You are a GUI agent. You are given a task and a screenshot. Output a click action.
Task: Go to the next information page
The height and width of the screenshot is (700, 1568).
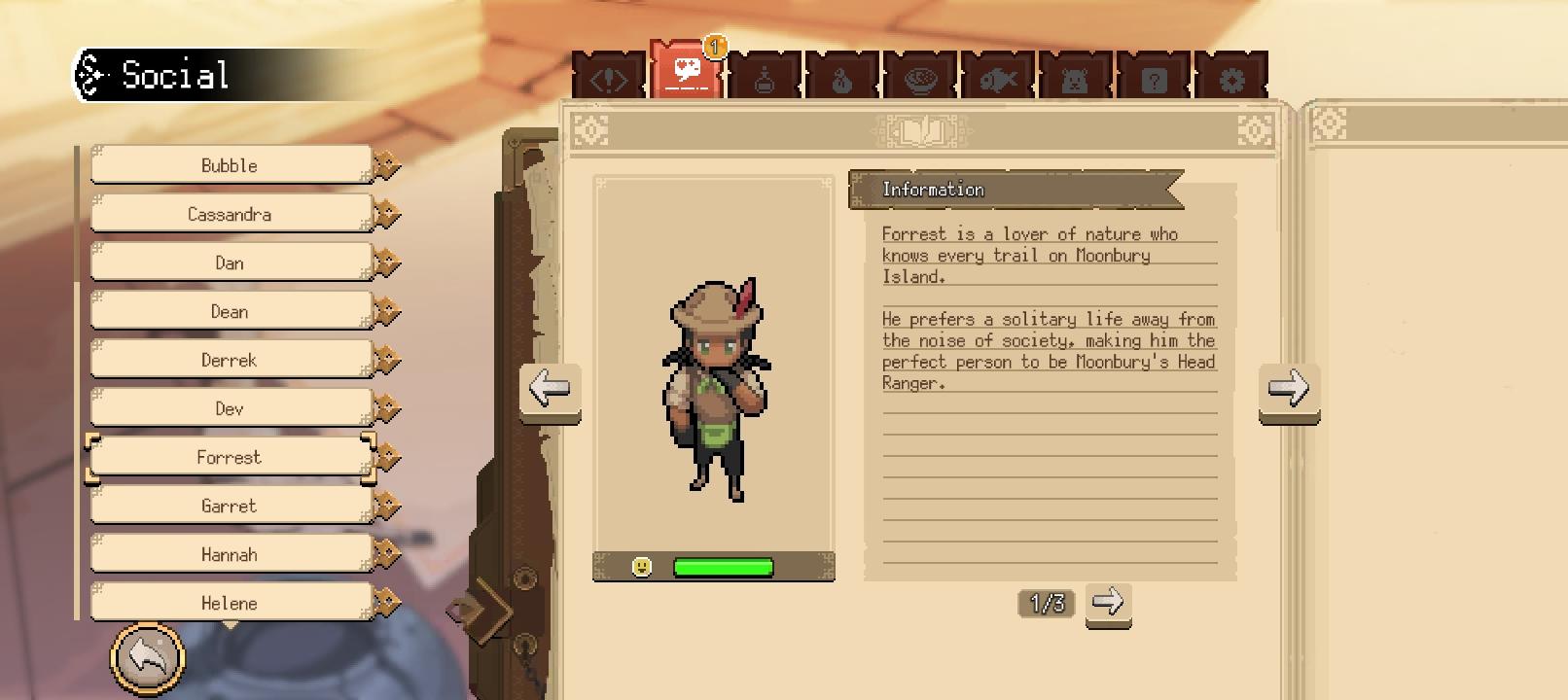tap(1108, 603)
